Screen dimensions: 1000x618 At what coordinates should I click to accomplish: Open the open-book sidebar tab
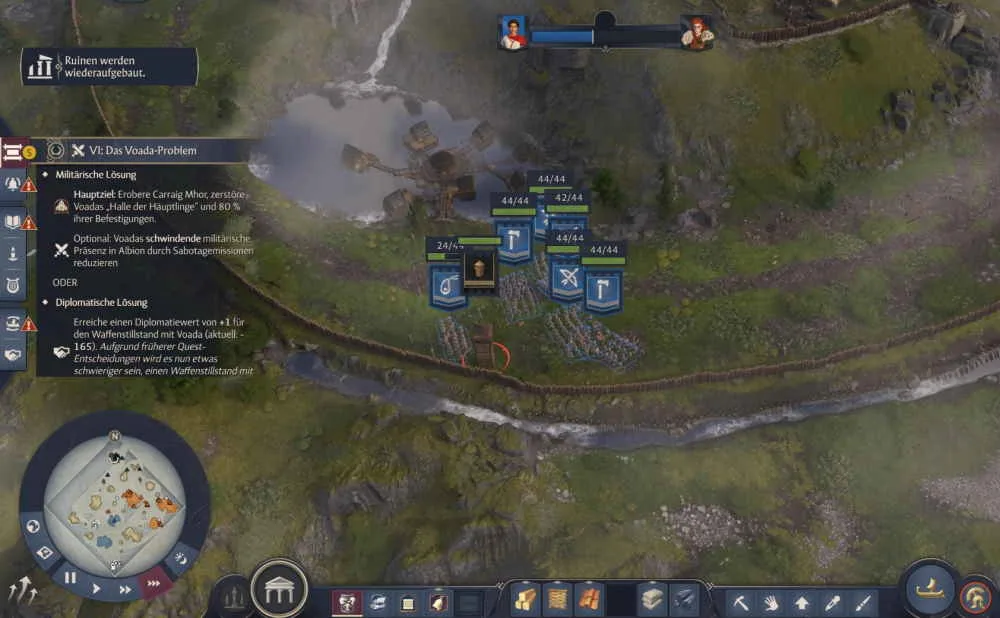click(14, 221)
